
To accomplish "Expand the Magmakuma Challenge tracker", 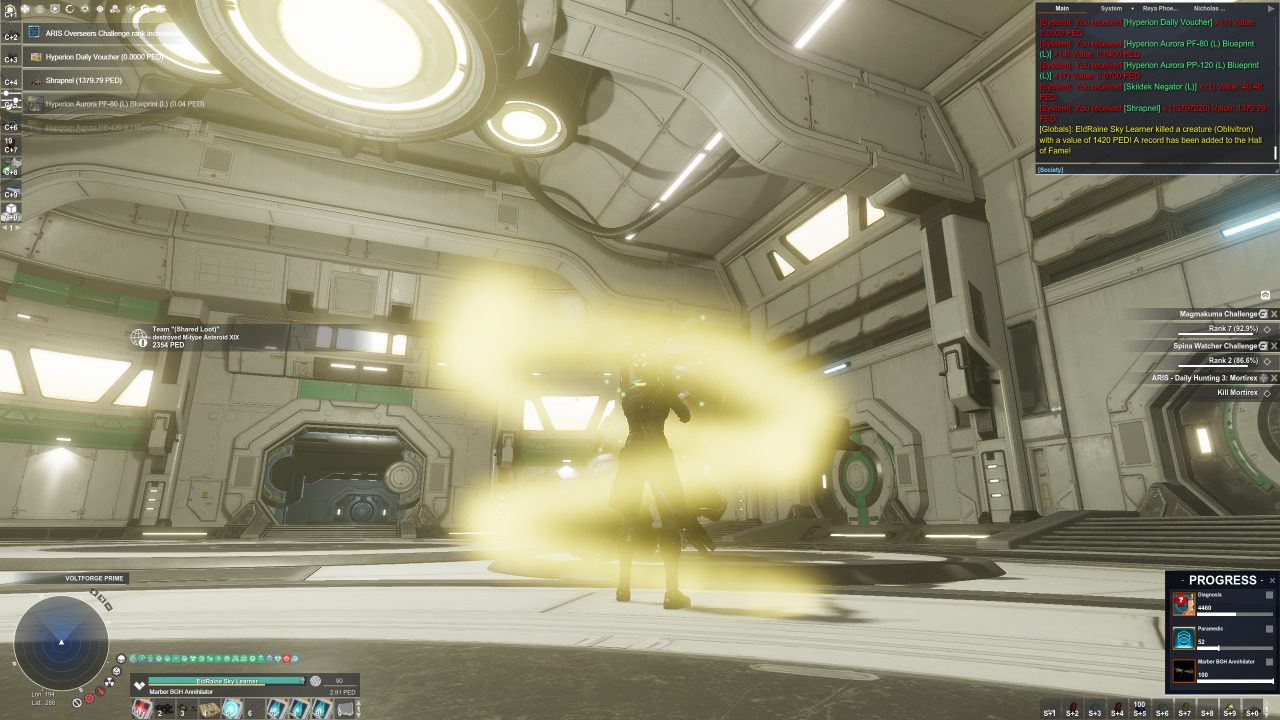I will 1263,315.
